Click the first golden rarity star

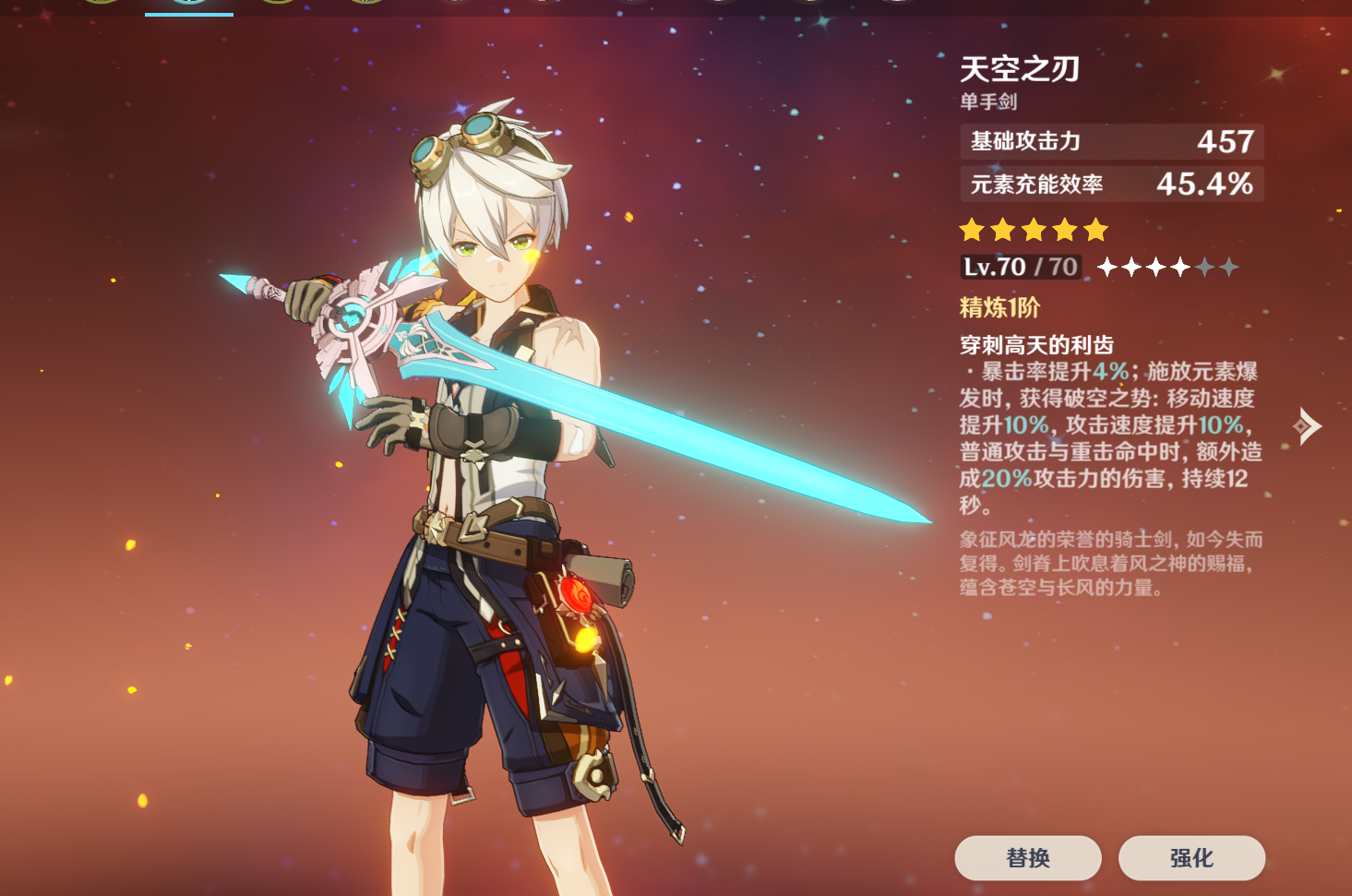(x=972, y=229)
